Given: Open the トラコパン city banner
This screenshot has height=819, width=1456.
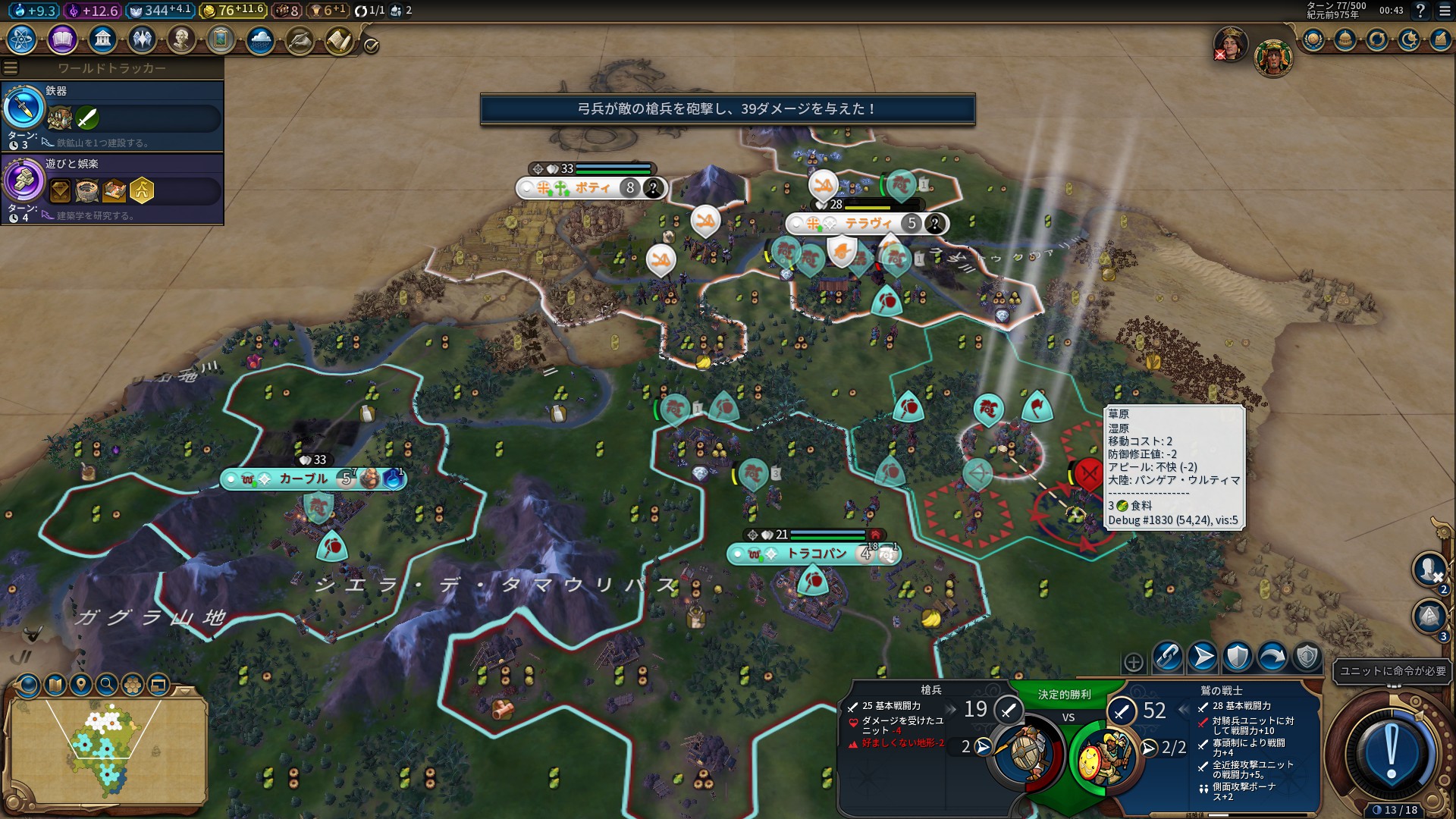Looking at the screenshot, I should (x=815, y=554).
